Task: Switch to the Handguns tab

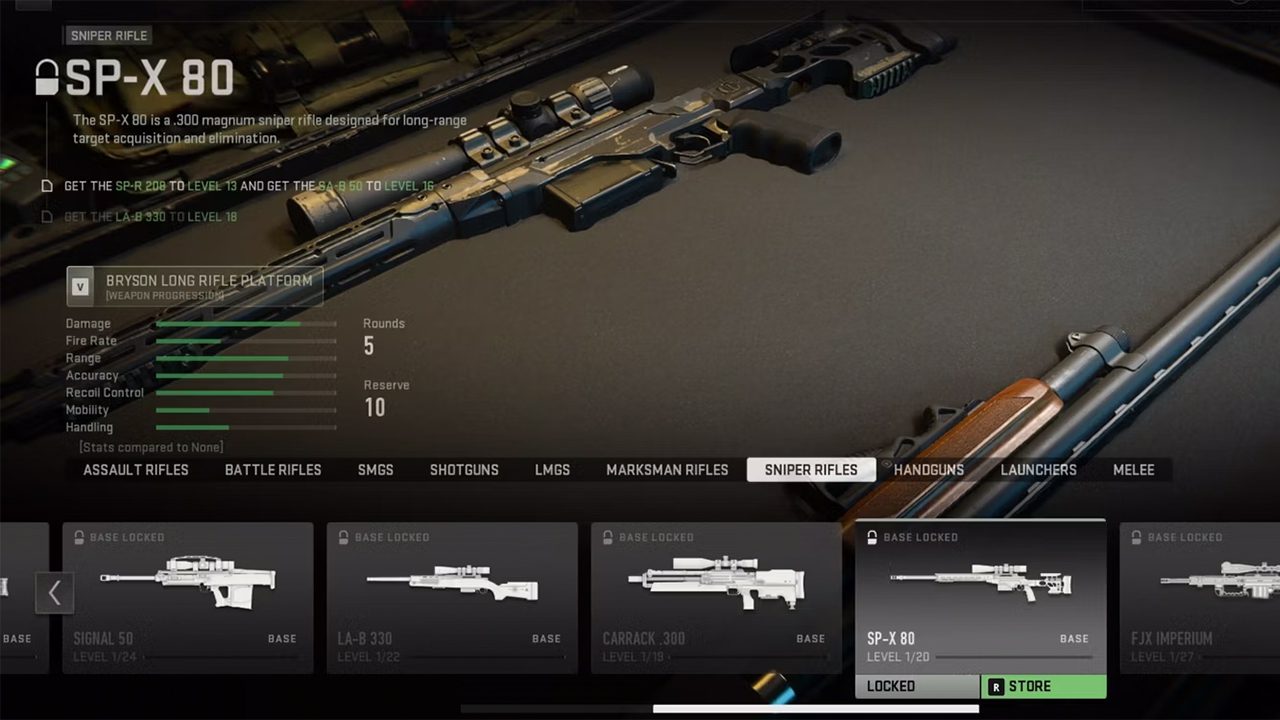Action: tap(929, 470)
